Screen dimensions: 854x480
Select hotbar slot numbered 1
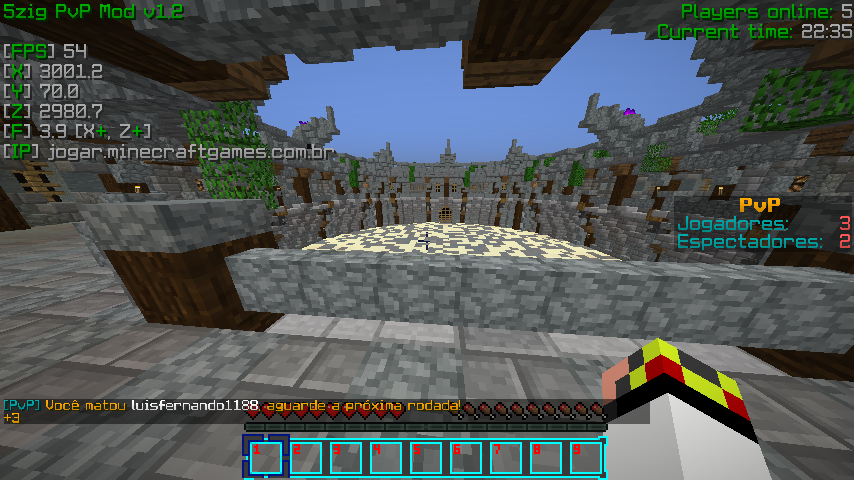tap(266, 457)
